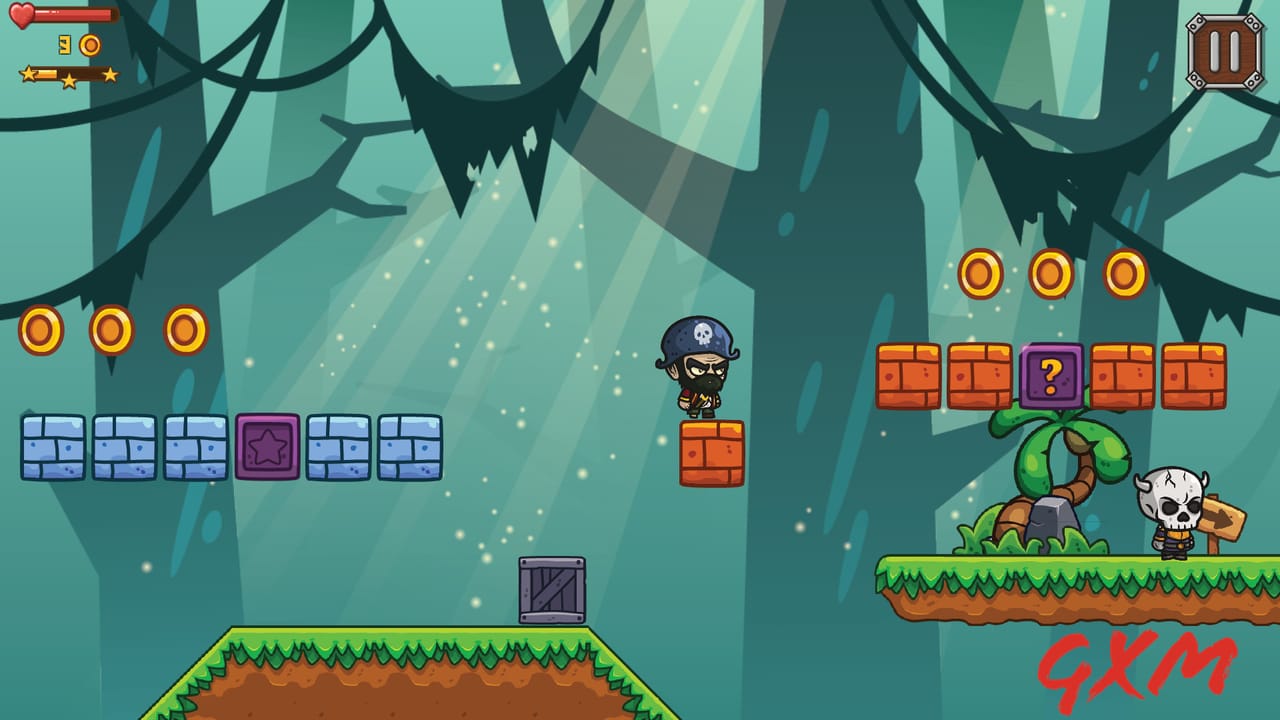This screenshot has width=1280, height=720.
Task: Toggle the rightmost star on the star meter
Action: [110, 74]
